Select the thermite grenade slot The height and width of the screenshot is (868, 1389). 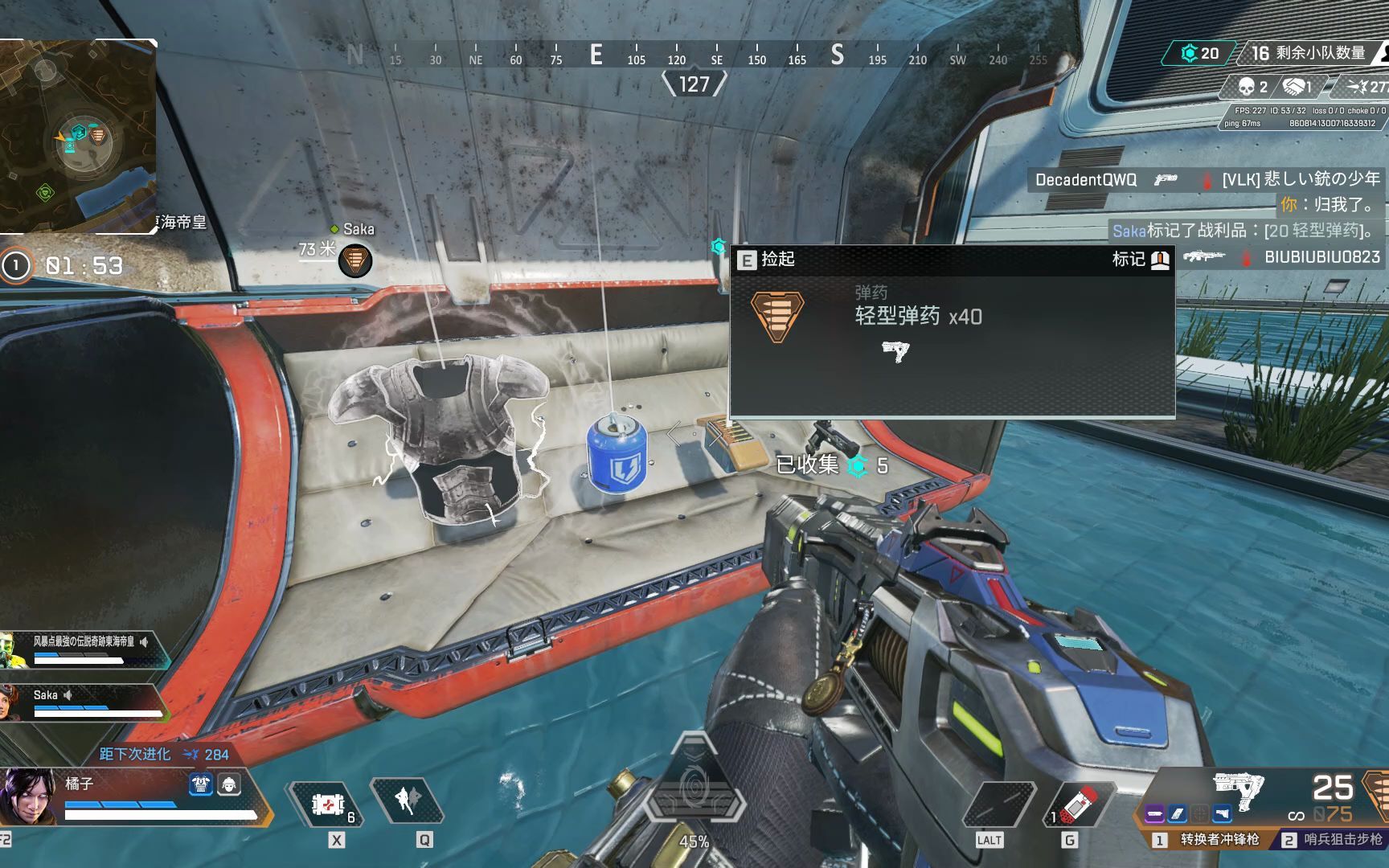(1076, 804)
